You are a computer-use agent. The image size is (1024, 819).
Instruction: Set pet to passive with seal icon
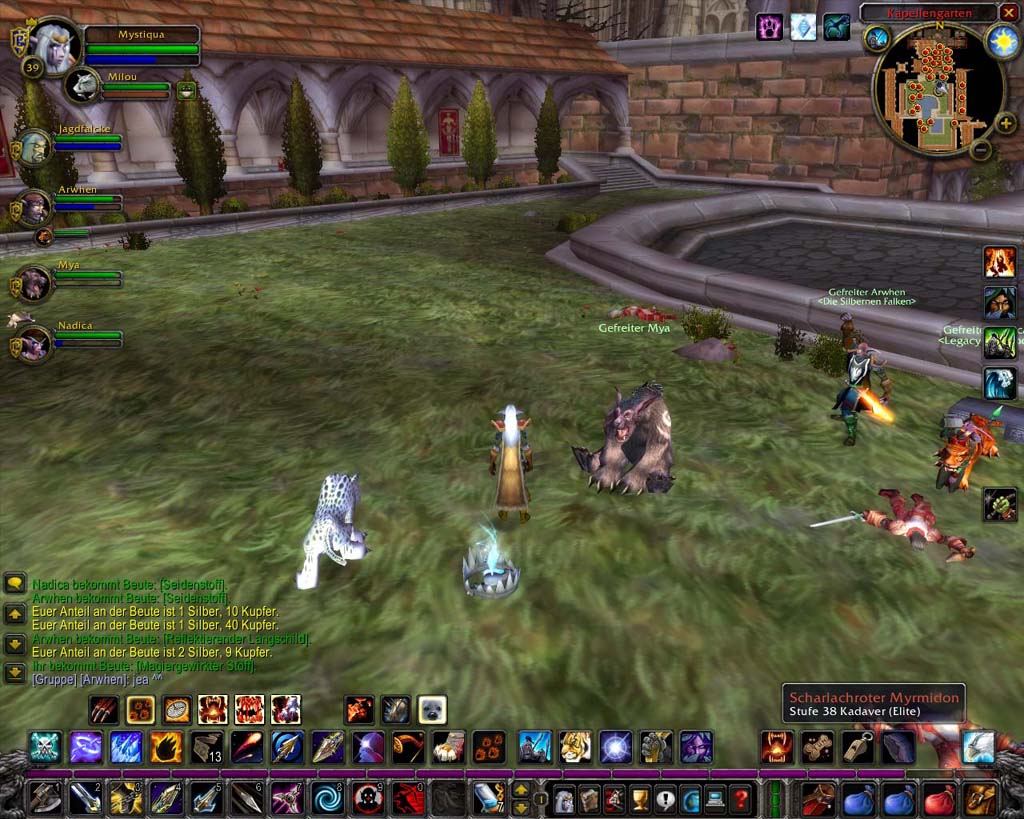coord(432,710)
